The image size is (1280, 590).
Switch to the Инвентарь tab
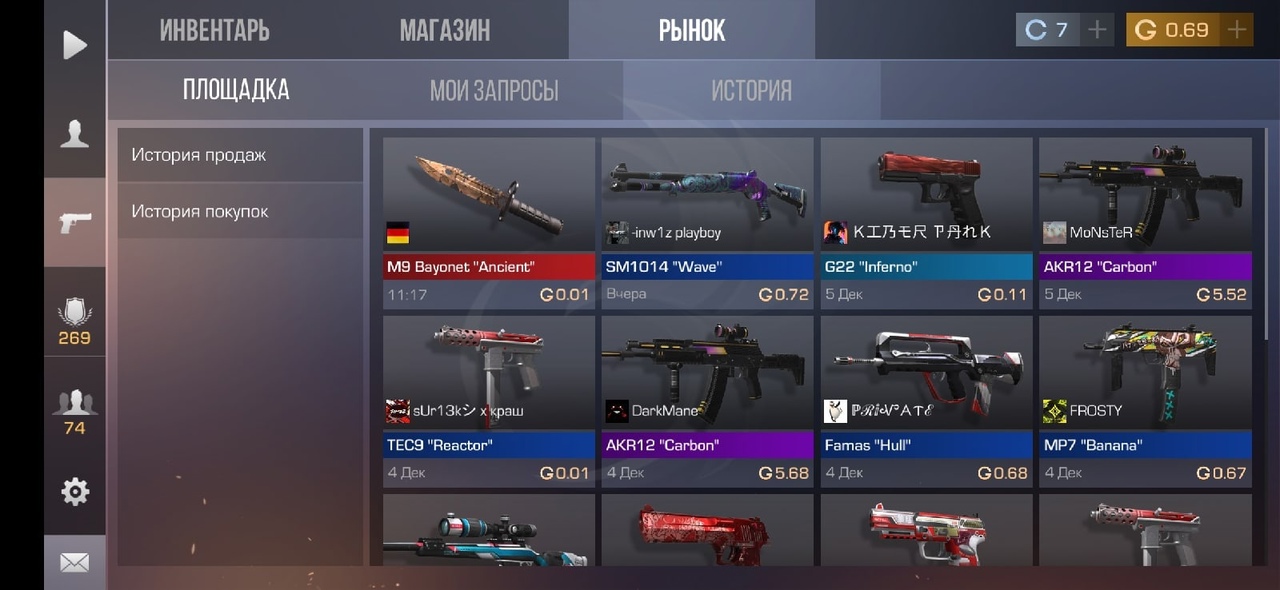(214, 30)
